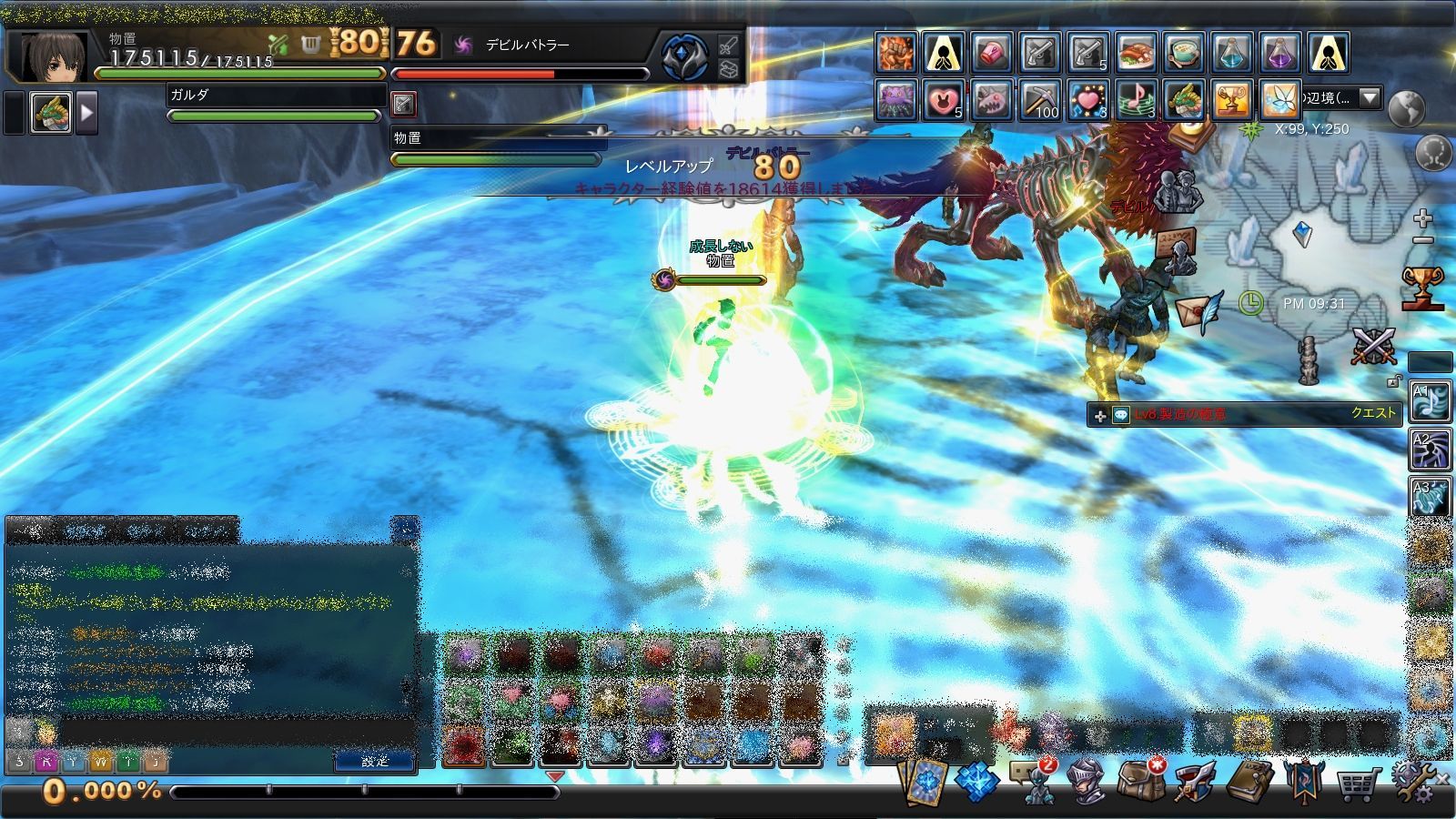Open the knight helmet character menu
The image size is (1456, 819).
click(1087, 781)
